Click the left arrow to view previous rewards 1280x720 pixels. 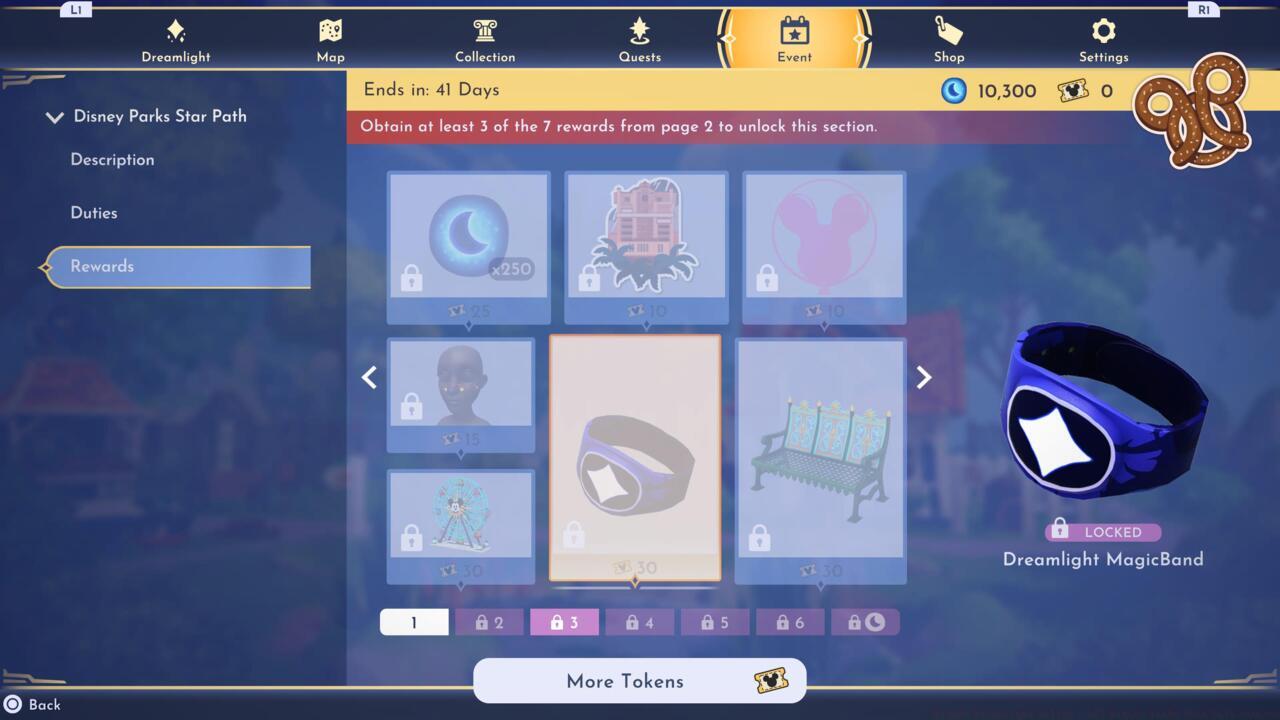(x=369, y=377)
